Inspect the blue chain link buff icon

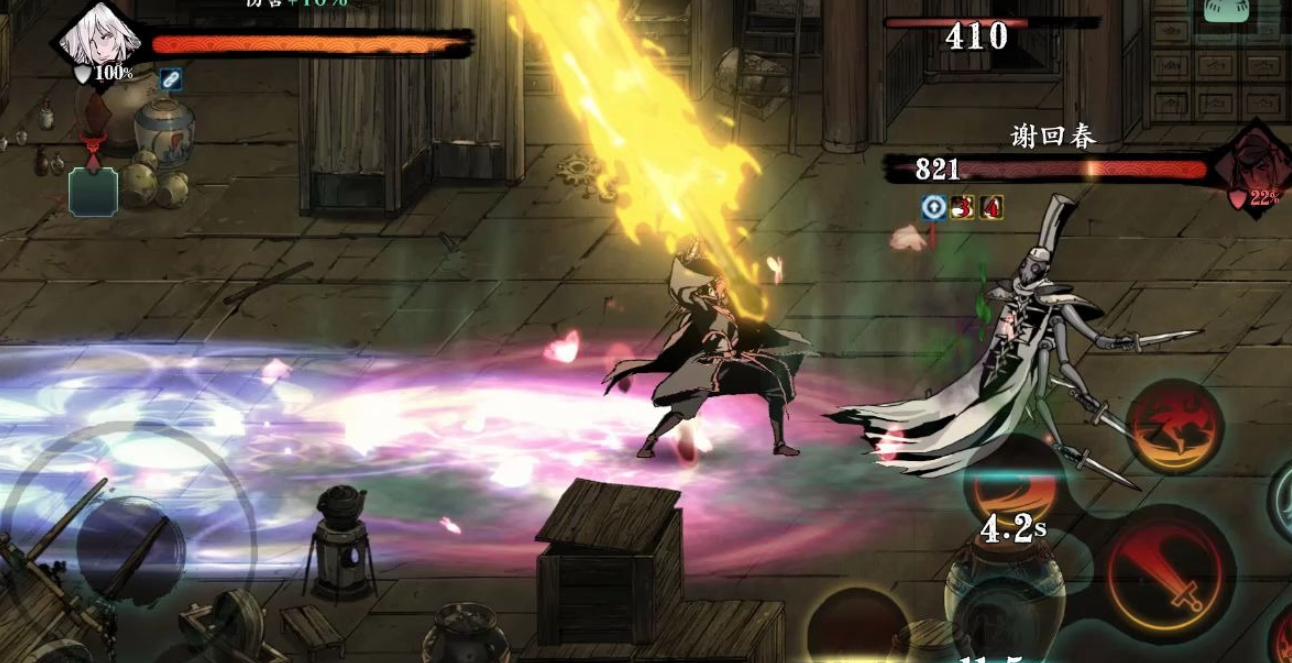pyautogui.click(x=170, y=79)
